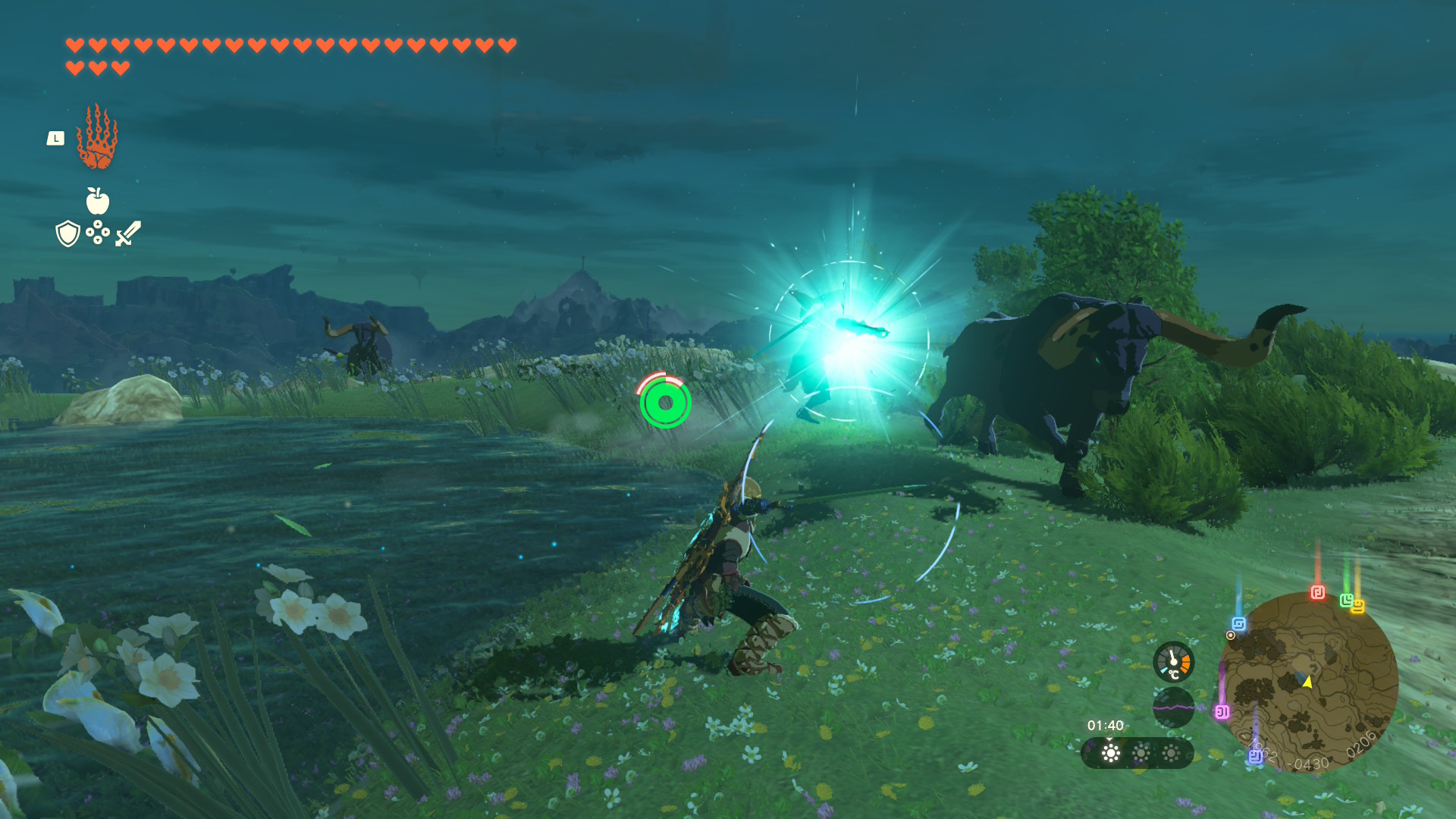The image size is (1456, 819).
Task: Select the light blue marker by the minimap
Action: (x=1239, y=624)
